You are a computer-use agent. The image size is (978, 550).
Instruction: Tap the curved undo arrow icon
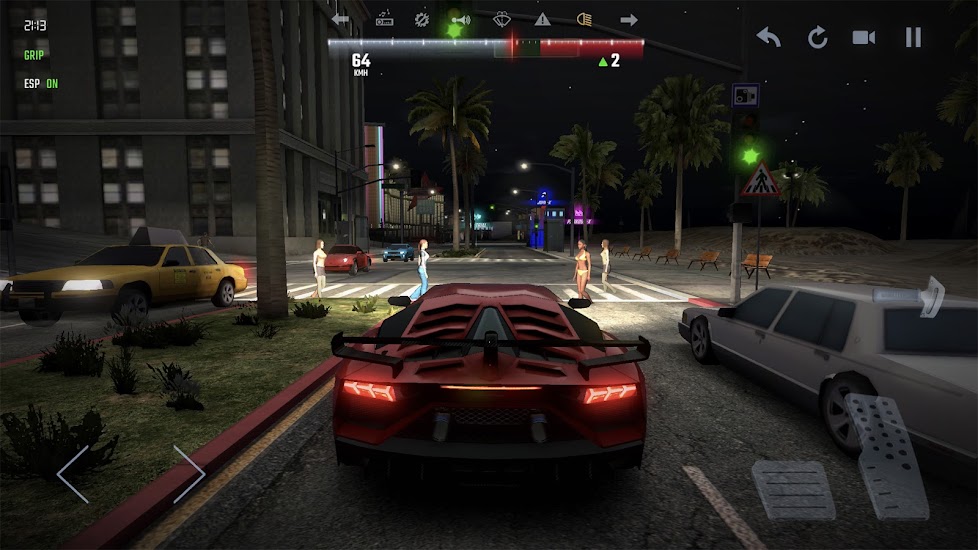pyautogui.click(x=768, y=37)
